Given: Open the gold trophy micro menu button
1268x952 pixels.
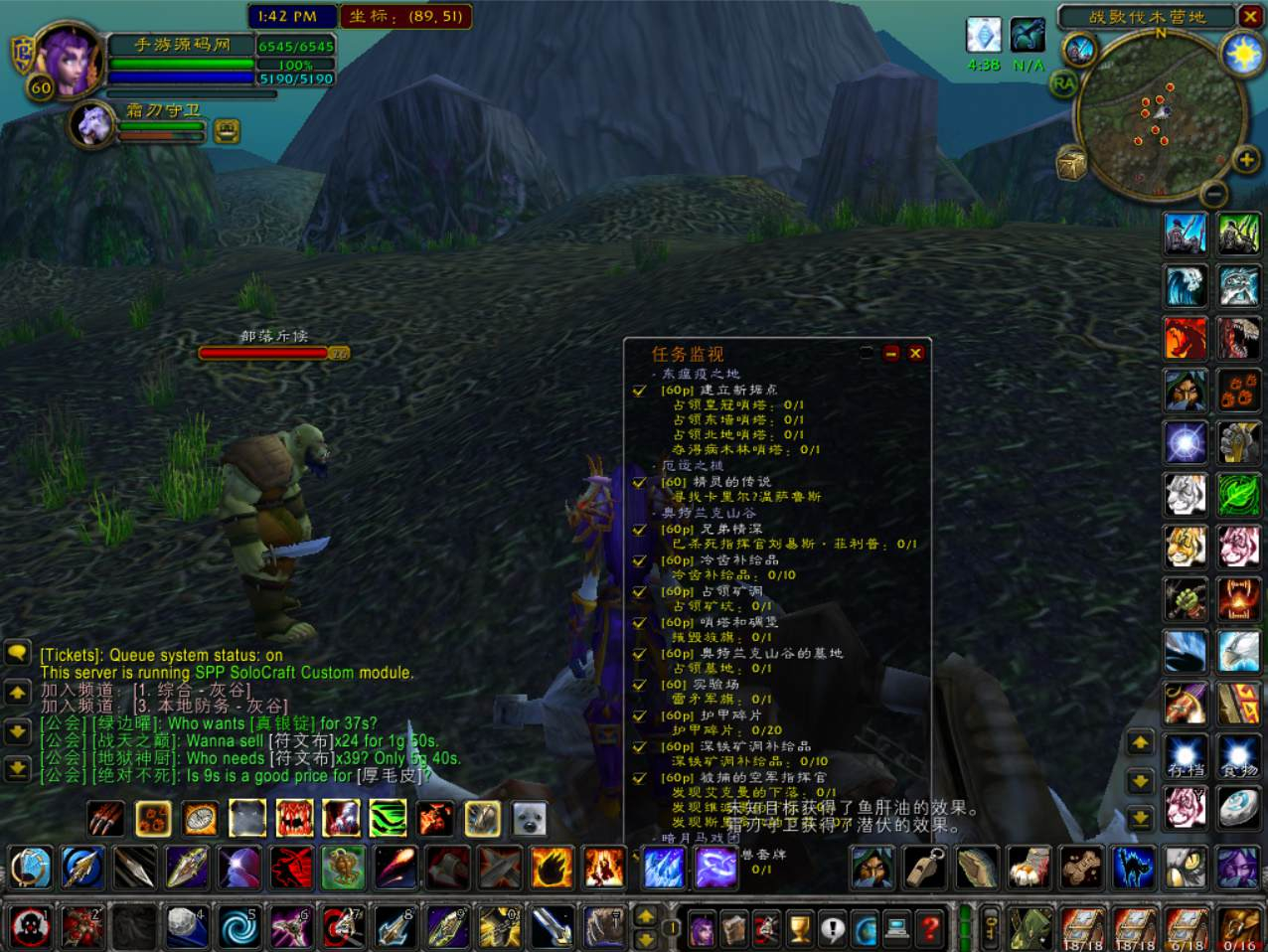Looking at the screenshot, I should [799, 929].
